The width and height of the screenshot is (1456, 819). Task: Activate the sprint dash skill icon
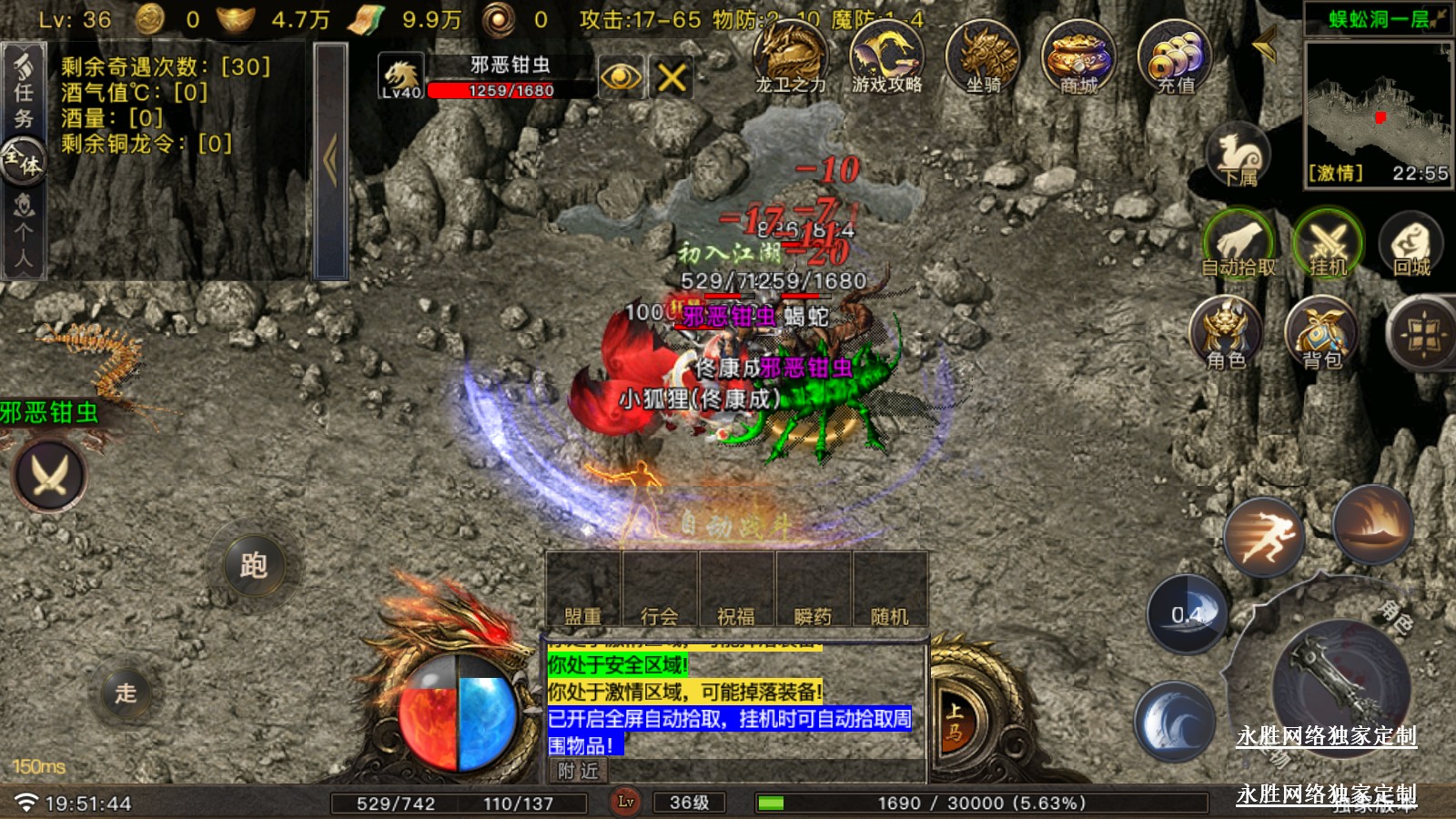pyautogui.click(x=1262, y=537)
